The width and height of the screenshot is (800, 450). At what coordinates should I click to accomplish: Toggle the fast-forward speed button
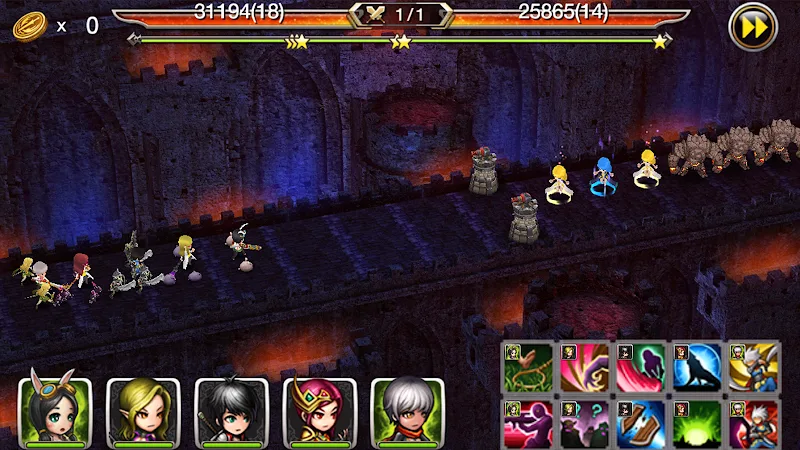click(754, 27)
